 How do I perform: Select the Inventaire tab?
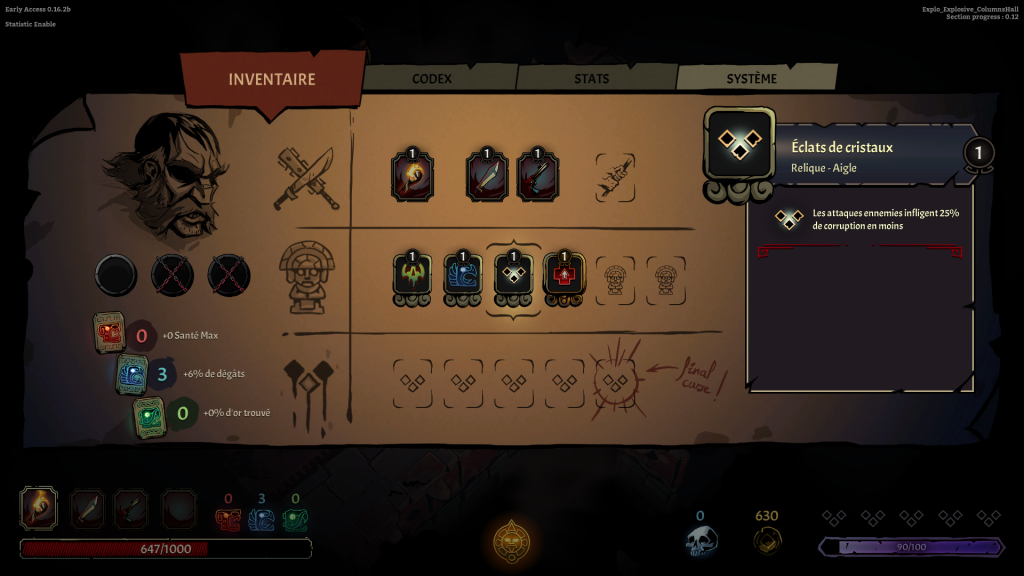271,80
